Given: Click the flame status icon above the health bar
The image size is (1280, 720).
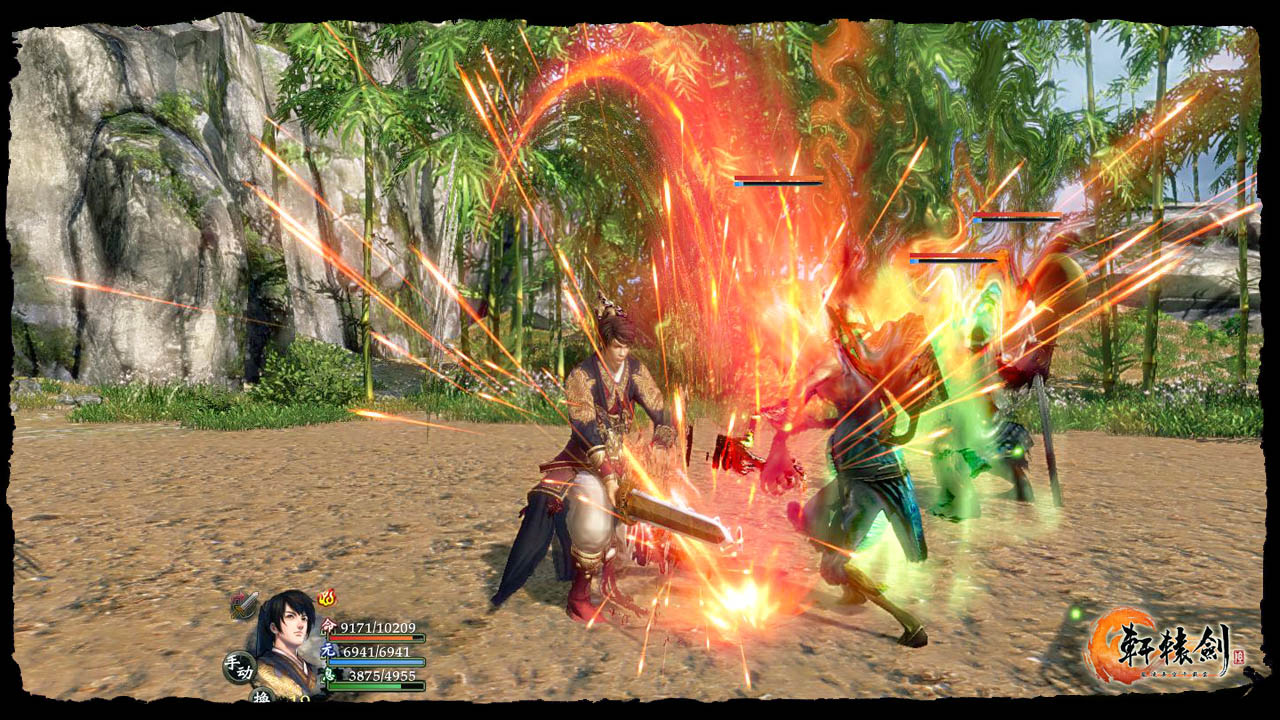Looking at the screenshot, I should coord(327,598).
